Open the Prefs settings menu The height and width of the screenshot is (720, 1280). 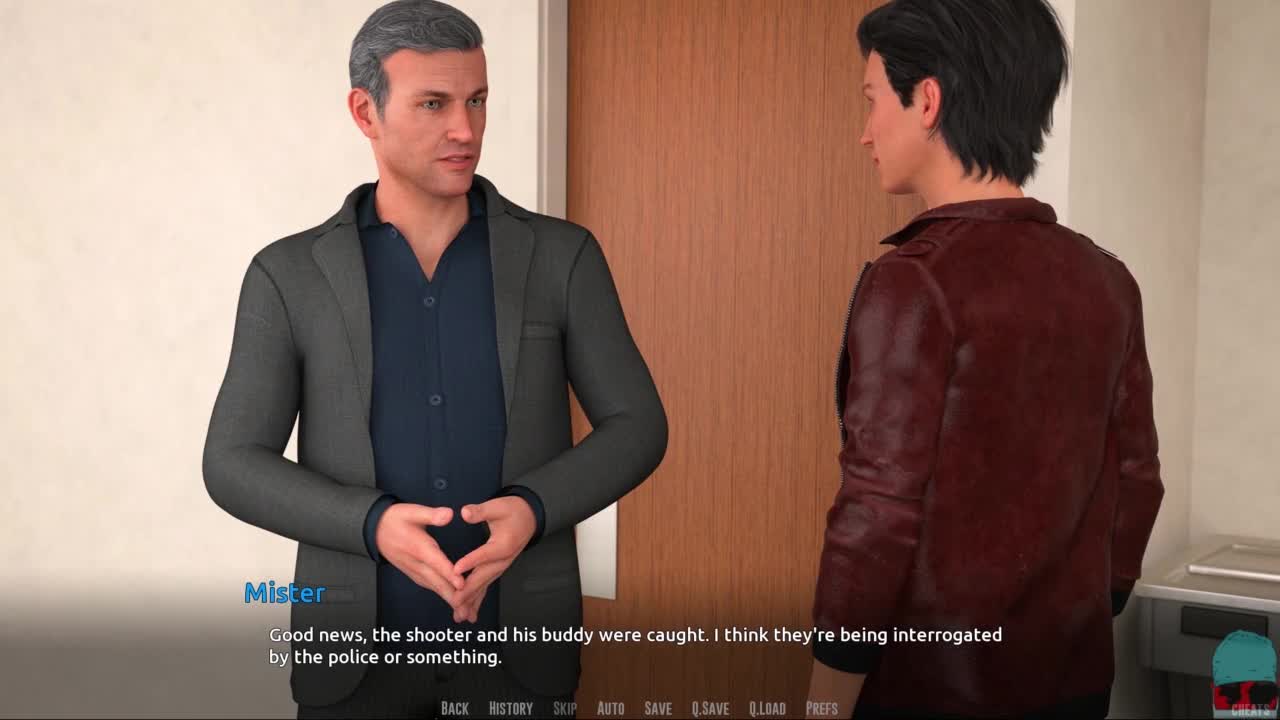click(822, 708)
